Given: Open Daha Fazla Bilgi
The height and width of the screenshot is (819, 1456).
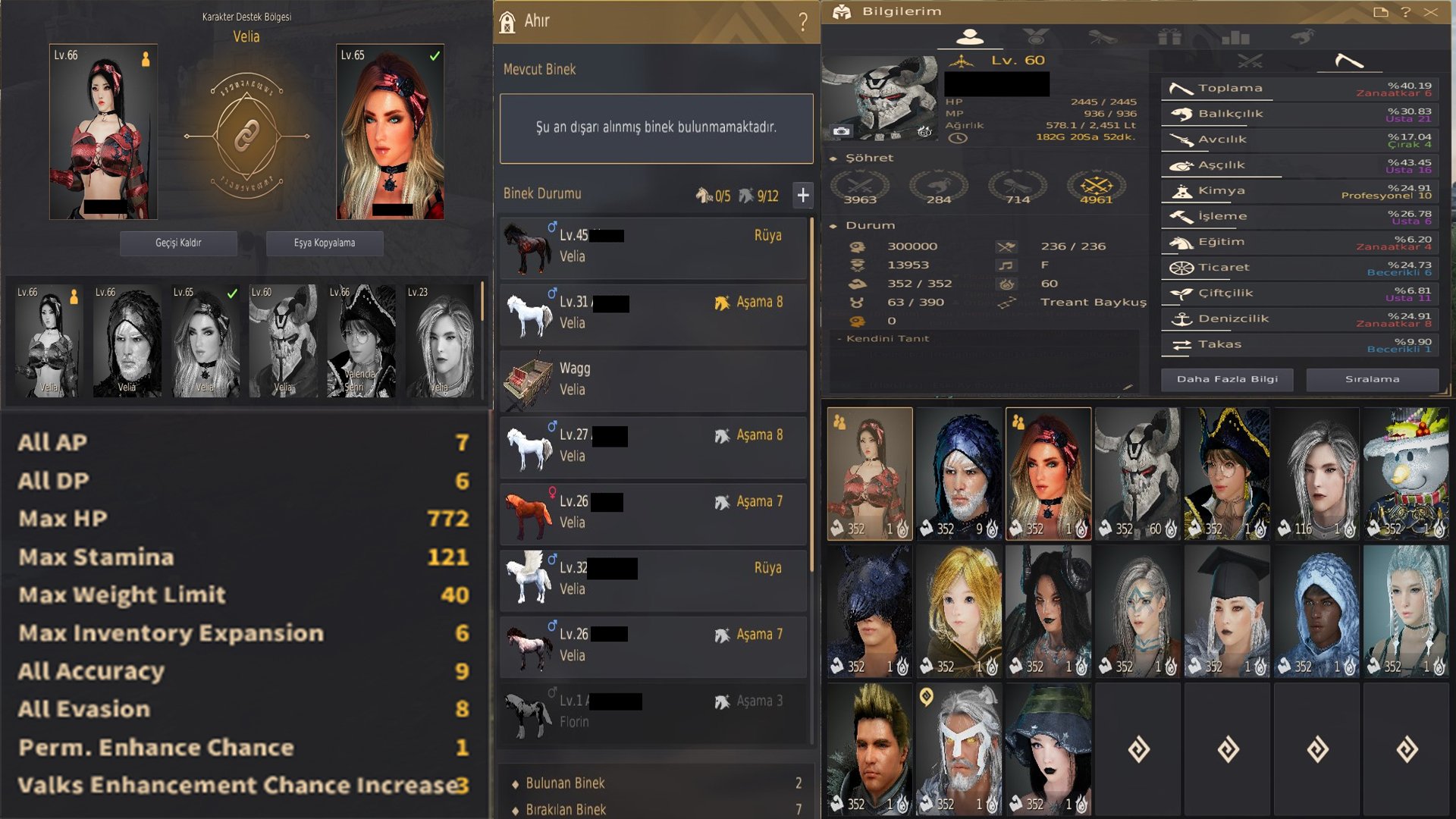Looking at the screenshot, I should (1227, 379).
